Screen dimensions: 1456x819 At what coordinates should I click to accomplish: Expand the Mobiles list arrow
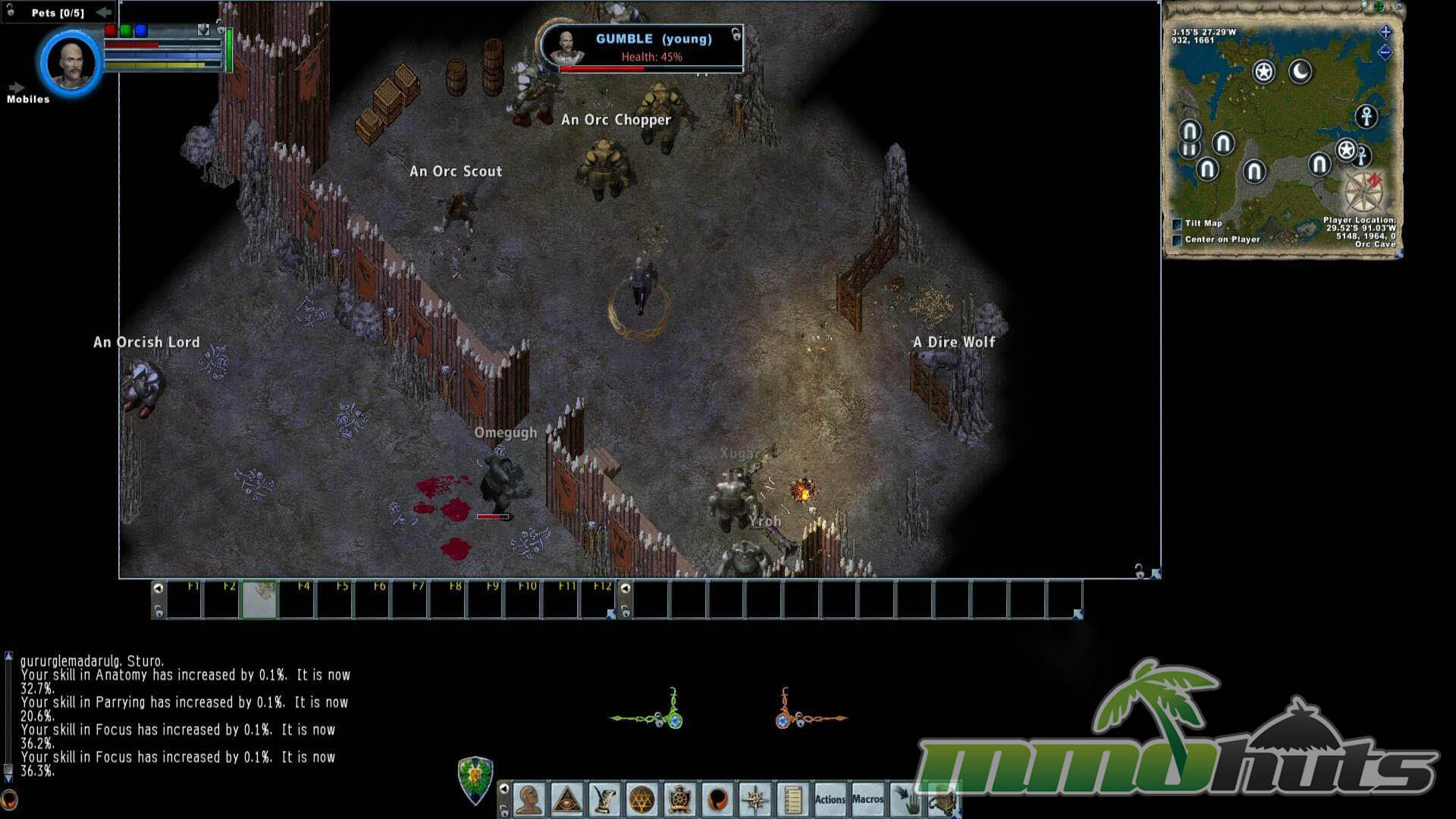[x=17, y=88]
